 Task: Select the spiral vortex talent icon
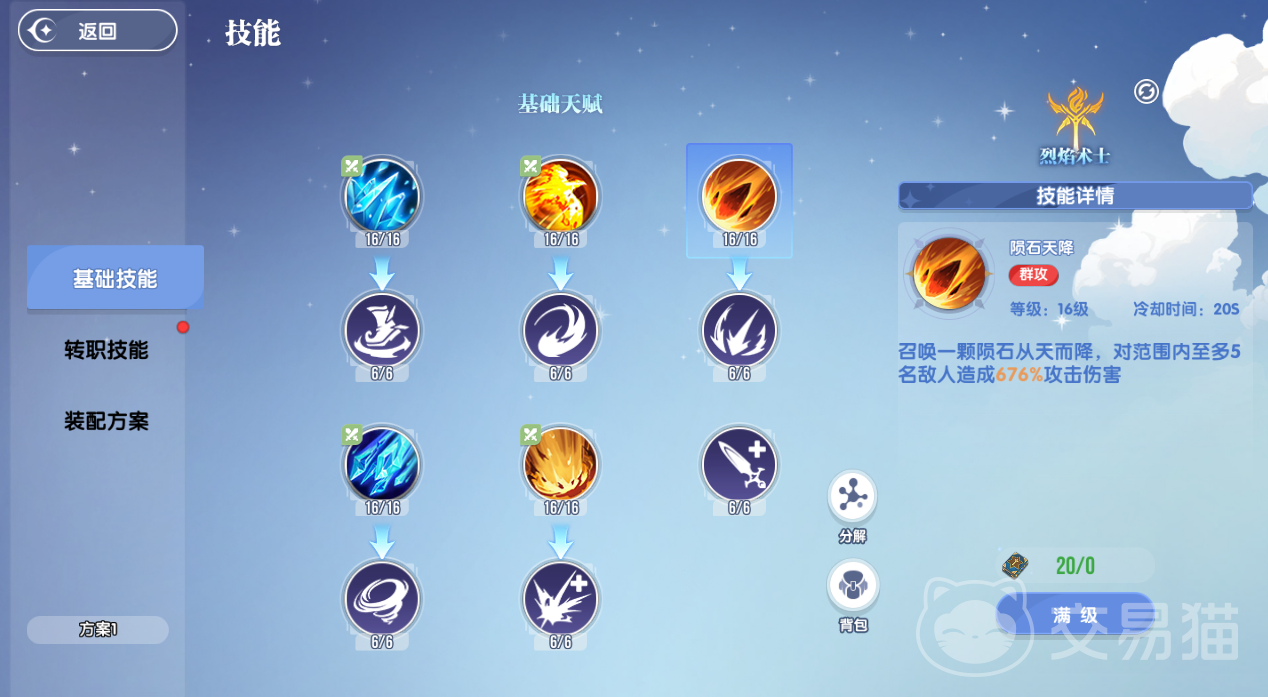coord(382,599)
